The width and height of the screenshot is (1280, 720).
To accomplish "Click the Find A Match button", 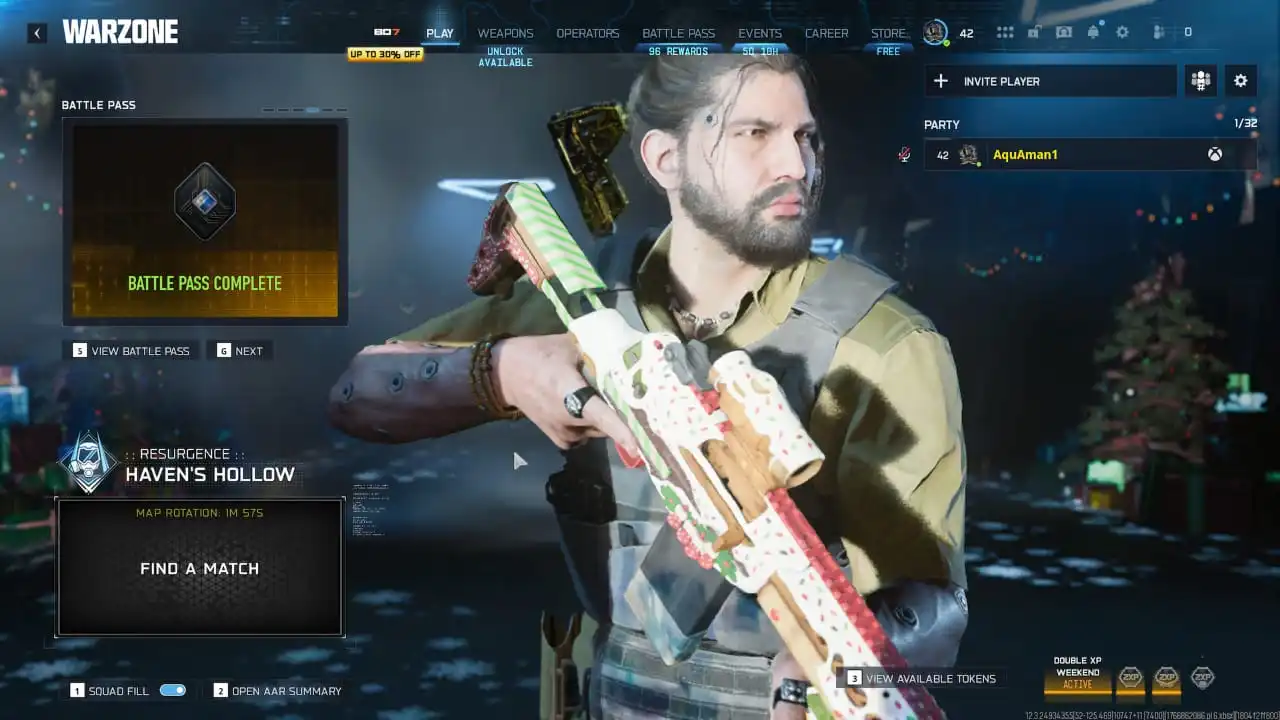I will (197, 568).
